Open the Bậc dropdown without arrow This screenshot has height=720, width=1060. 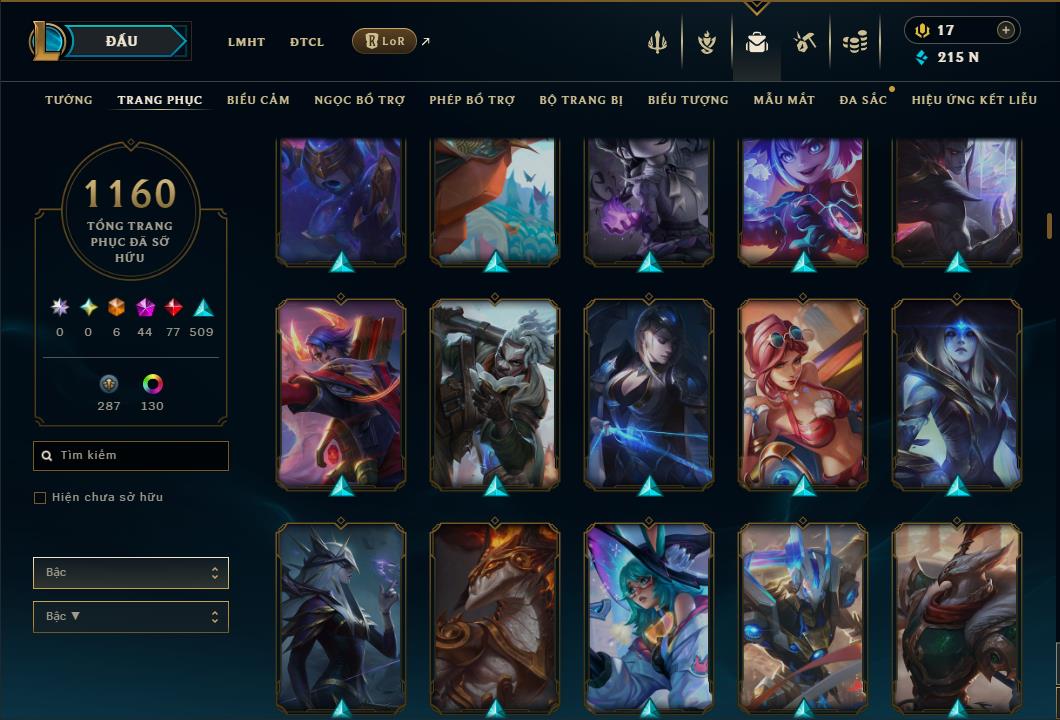pos(131,573)
